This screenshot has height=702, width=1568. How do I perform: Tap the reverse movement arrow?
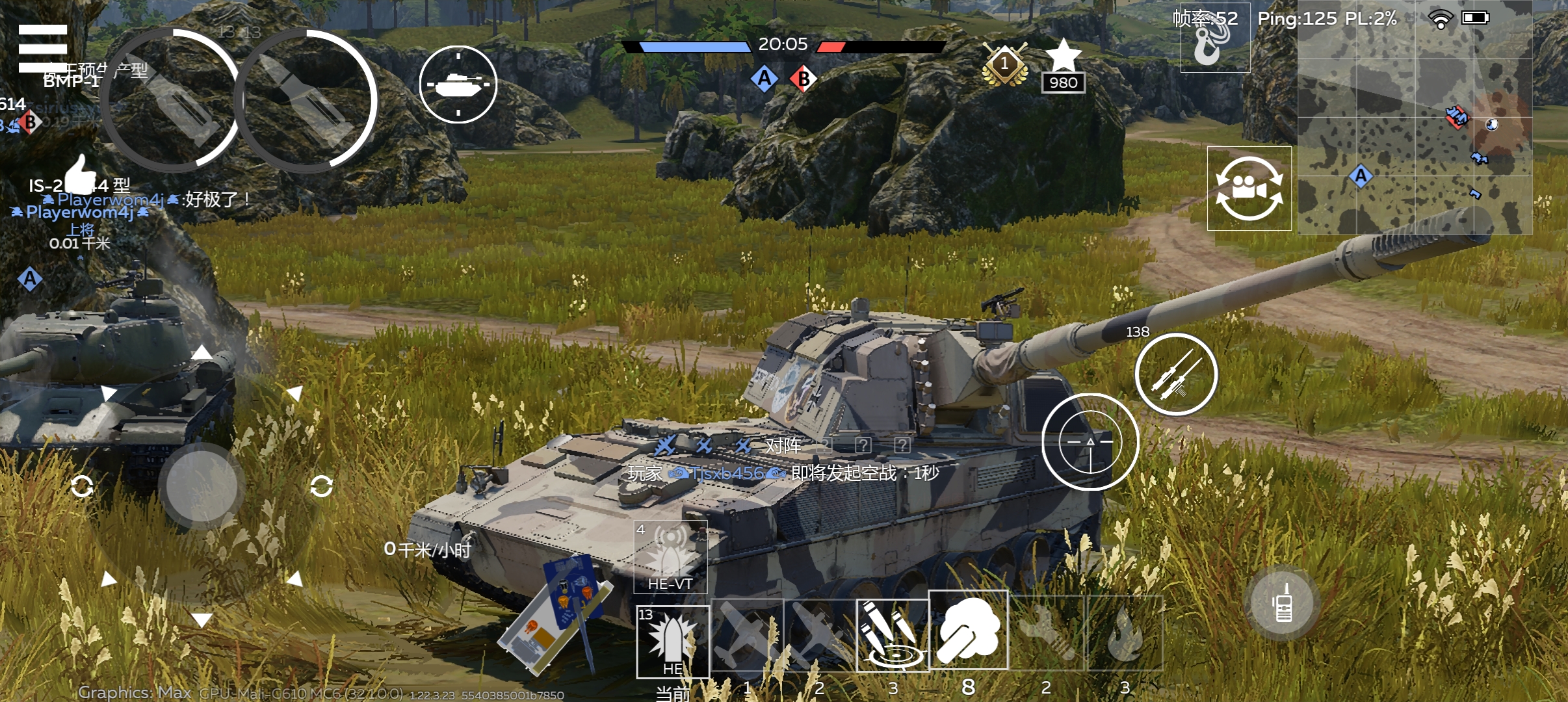pyautogui.click(x=202, y=619)
